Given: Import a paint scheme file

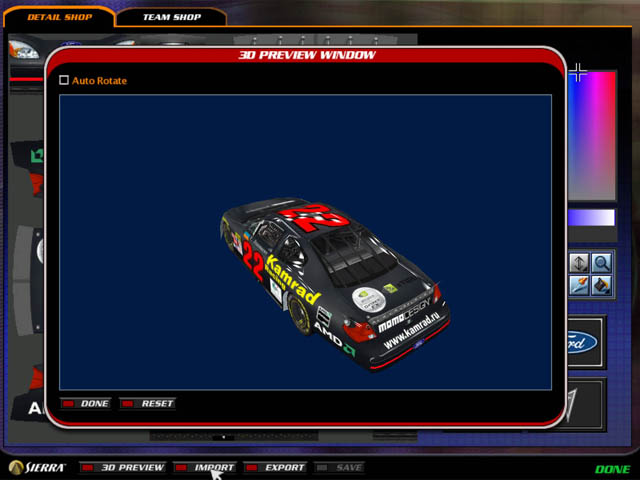Looking at the screenshot, I should 205,467.
